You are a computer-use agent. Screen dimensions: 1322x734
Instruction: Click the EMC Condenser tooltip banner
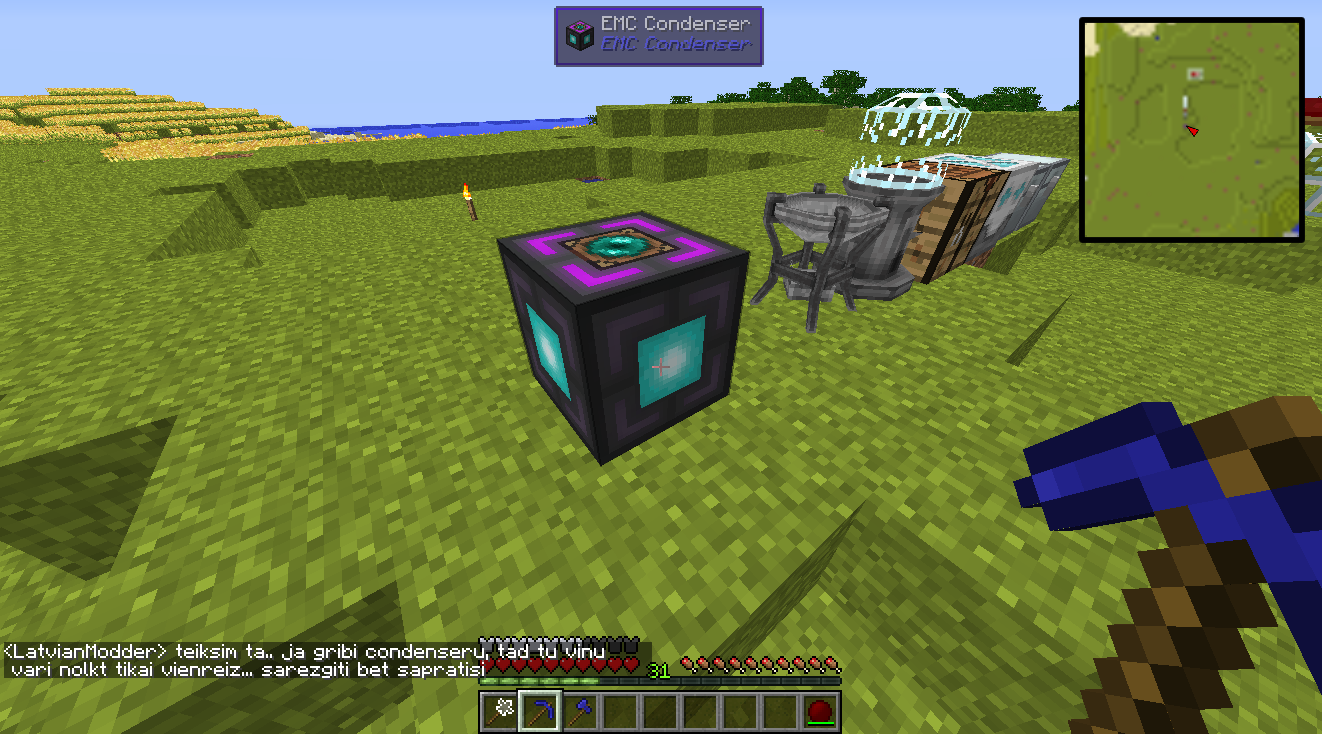point(659,36)
